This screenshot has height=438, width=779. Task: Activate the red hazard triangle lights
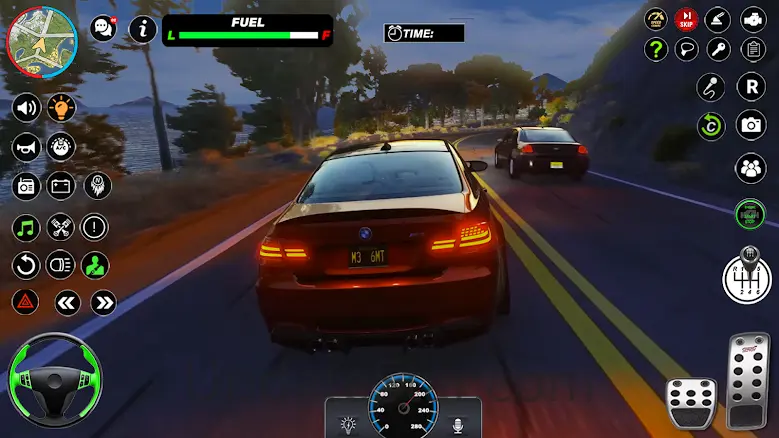pos(26,302)
